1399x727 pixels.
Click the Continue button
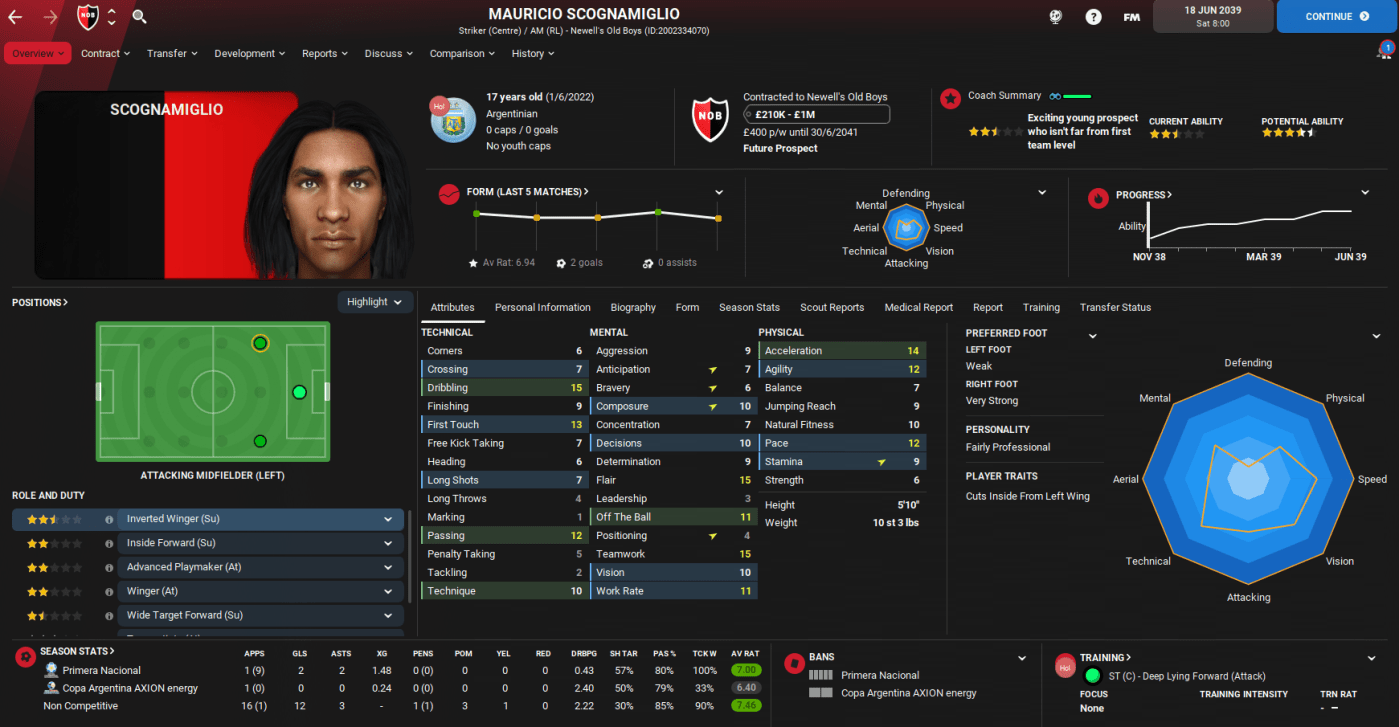pos(1336,16)
